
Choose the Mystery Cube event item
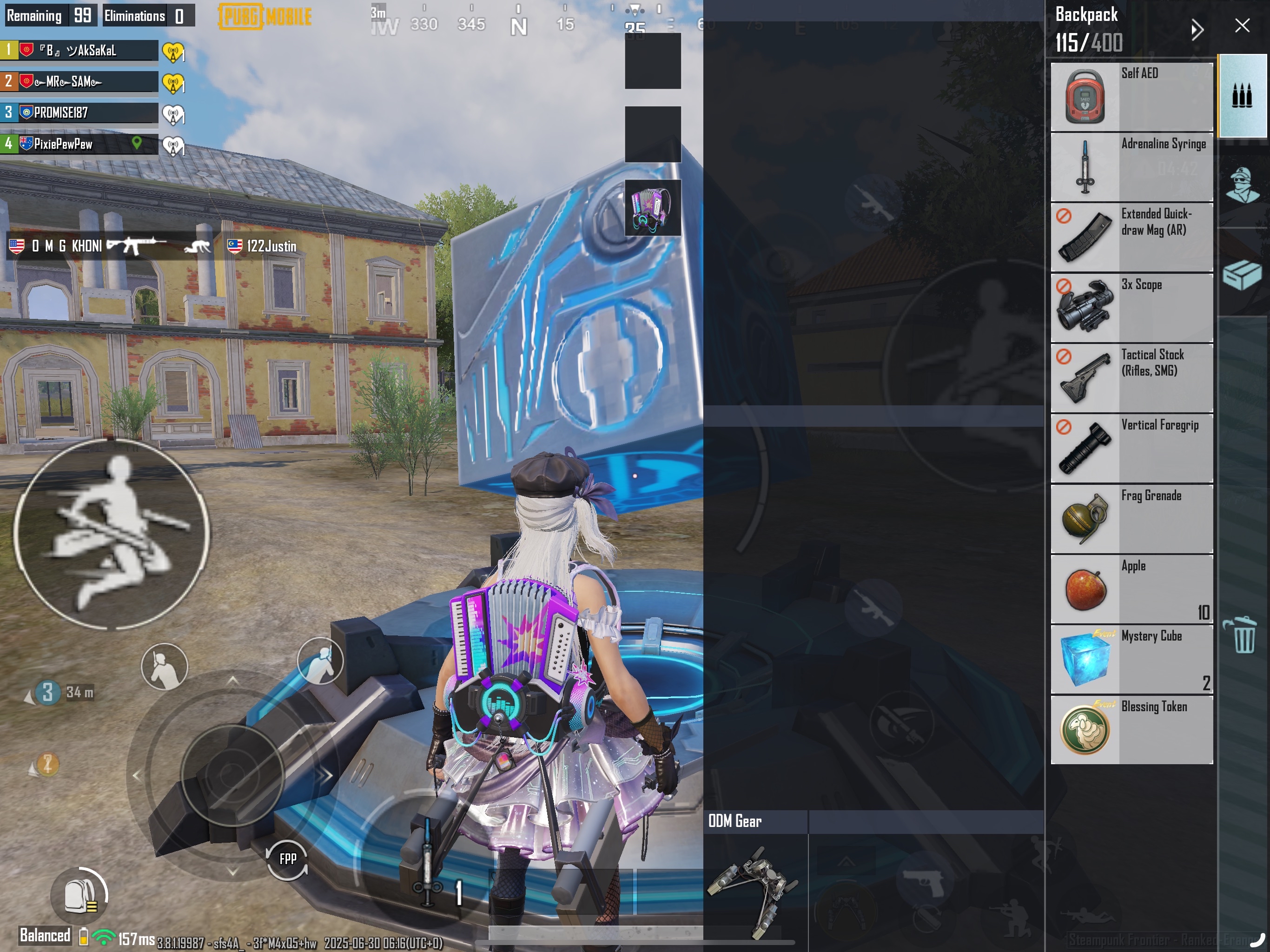click(x=1131, y=660)
